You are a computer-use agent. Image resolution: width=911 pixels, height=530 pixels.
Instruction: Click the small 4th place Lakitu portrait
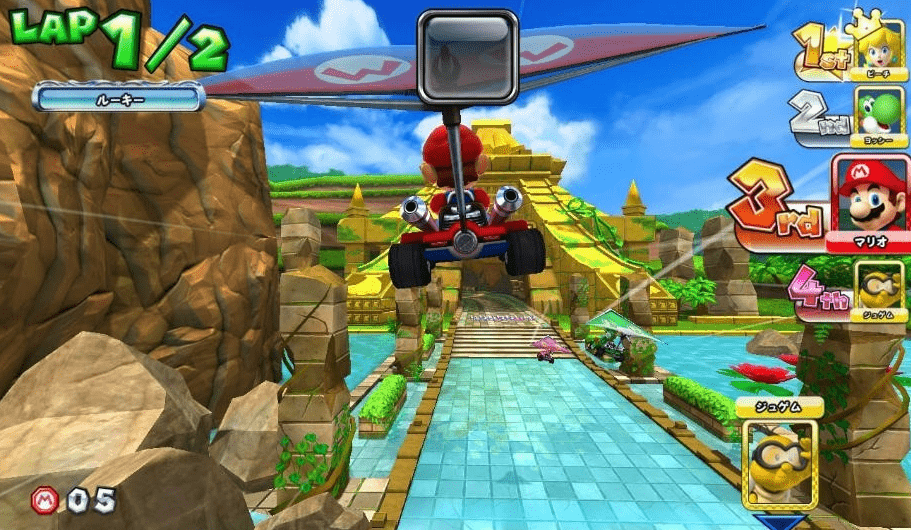tap(879, 288)
